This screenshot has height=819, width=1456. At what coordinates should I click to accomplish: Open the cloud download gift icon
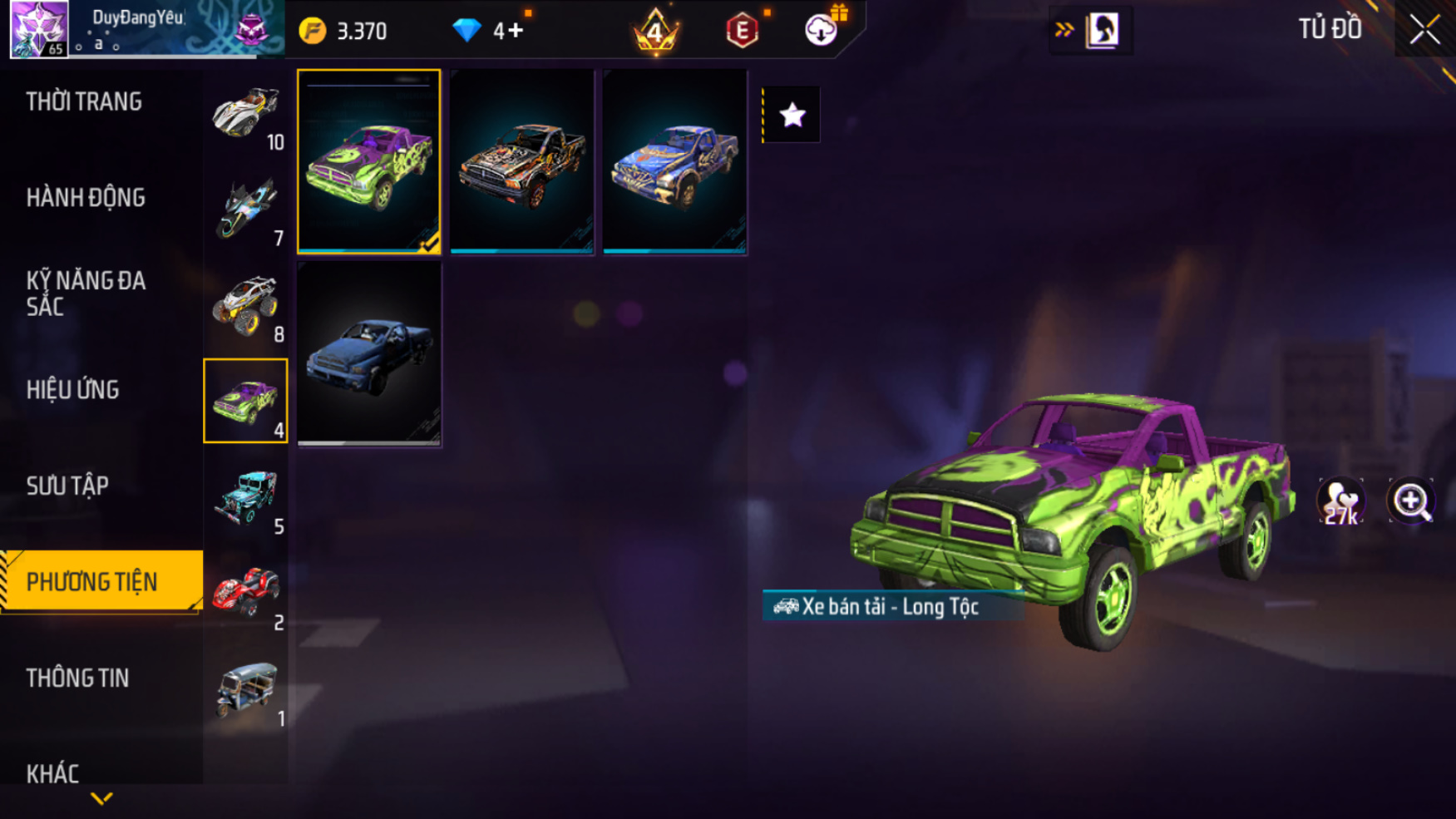point(822,30)
